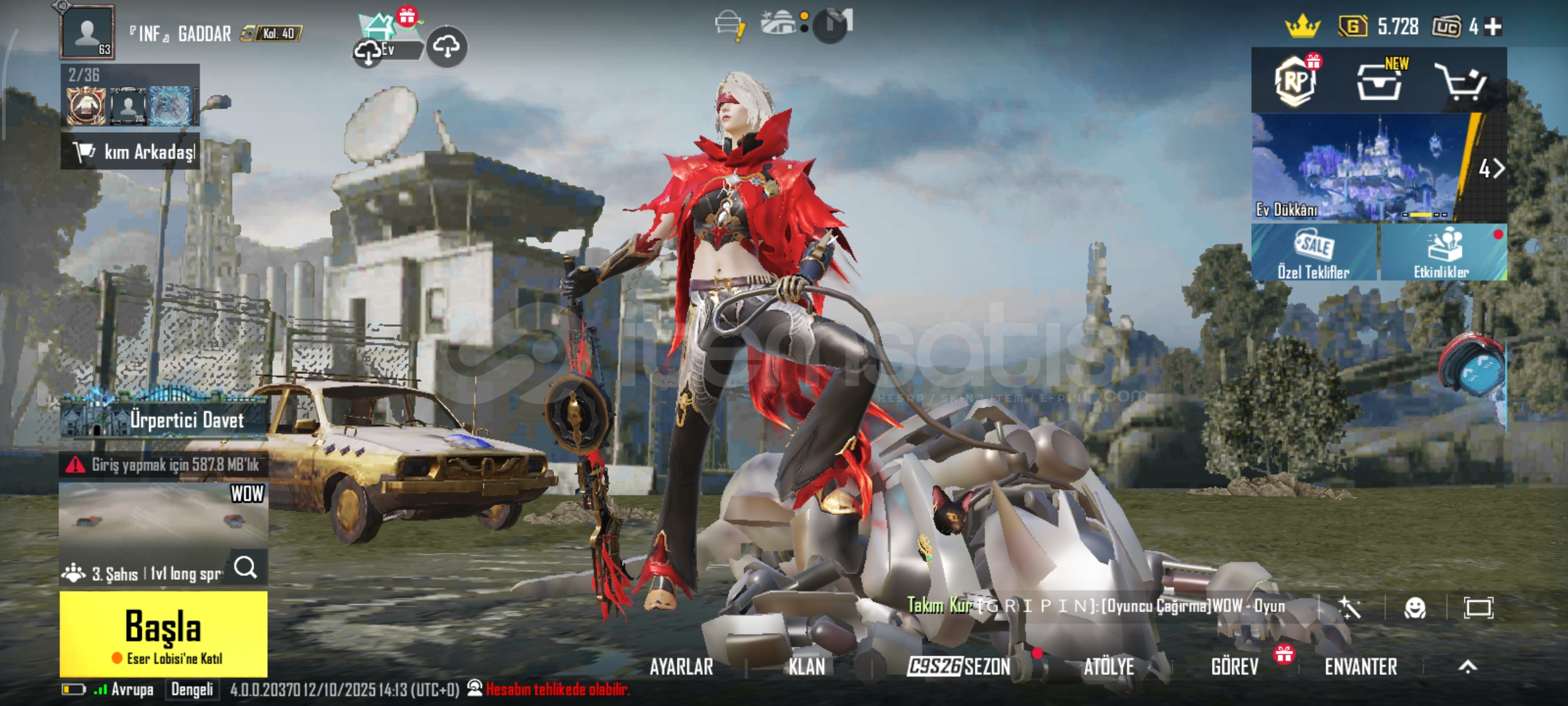Open the AYARLAR settings menu
1568x706 pixels.
point(681,667)
